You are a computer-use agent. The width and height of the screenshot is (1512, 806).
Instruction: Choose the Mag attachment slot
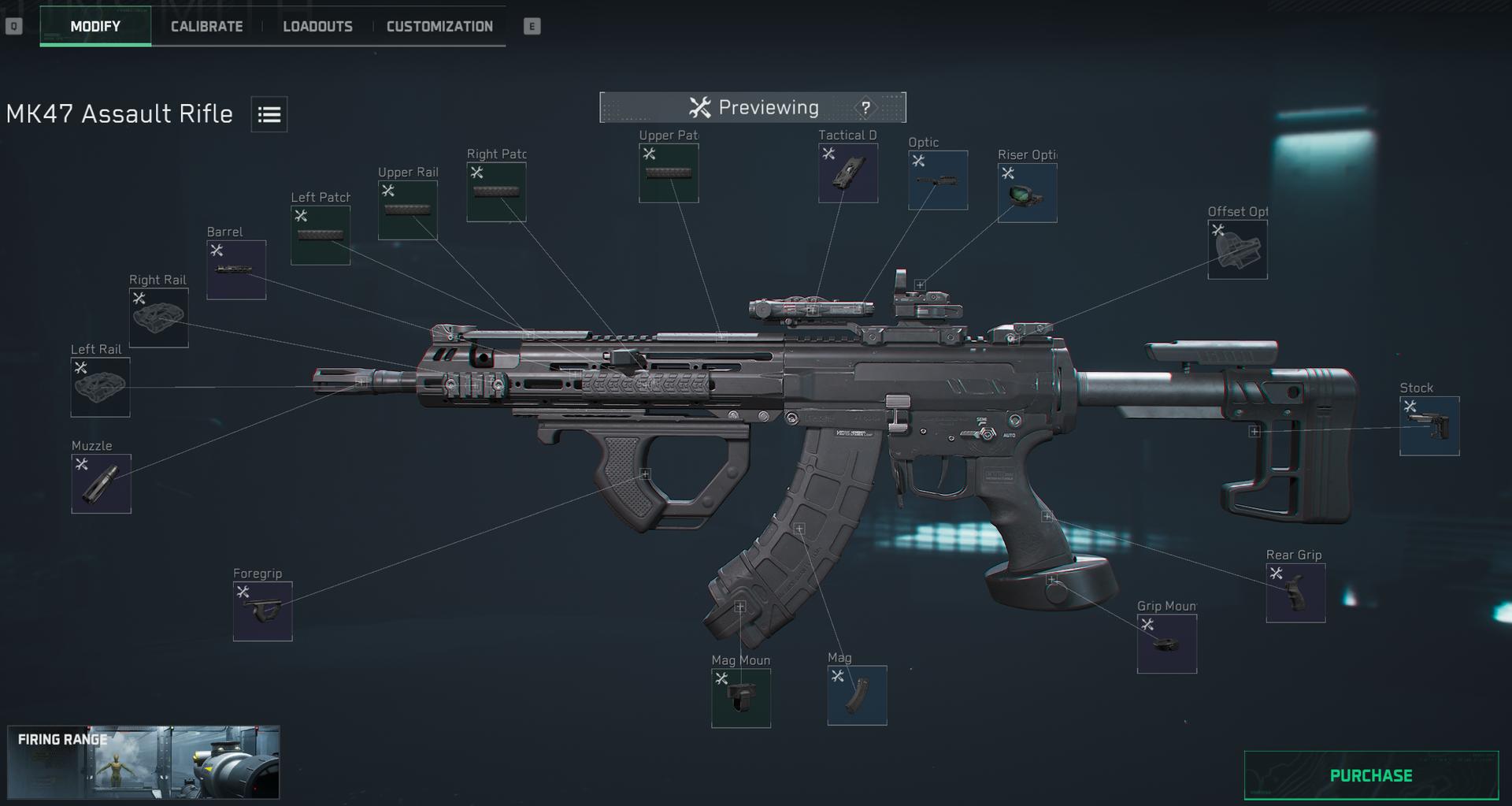[857, 696]
